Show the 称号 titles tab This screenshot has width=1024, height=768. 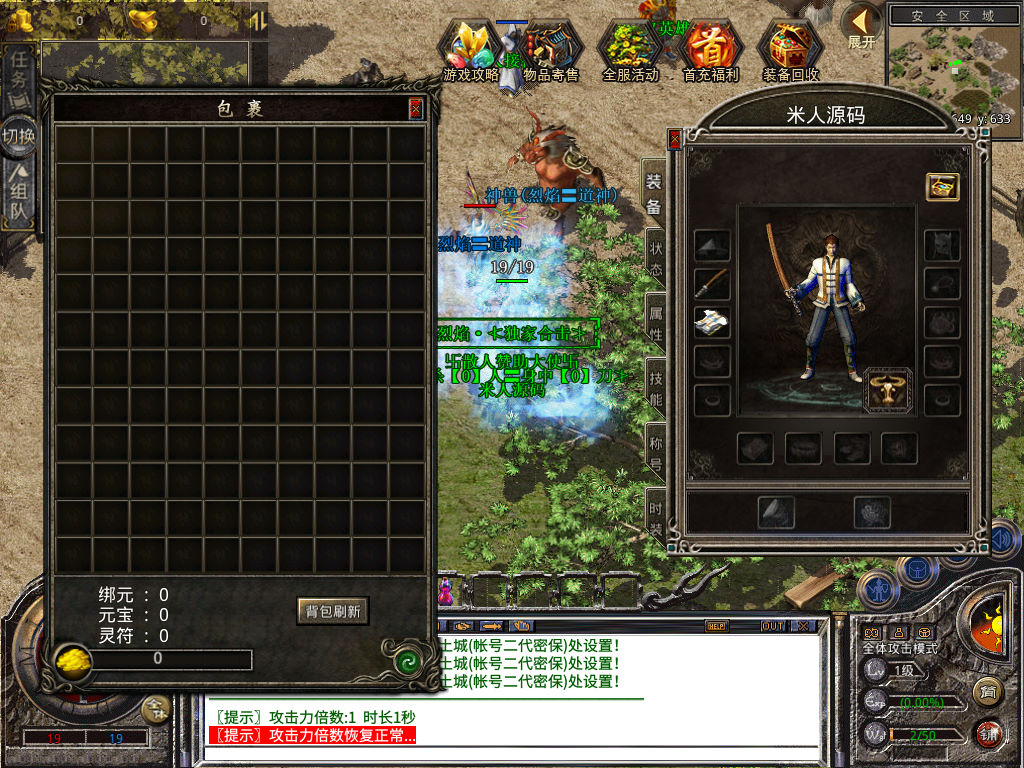(655, 452)
